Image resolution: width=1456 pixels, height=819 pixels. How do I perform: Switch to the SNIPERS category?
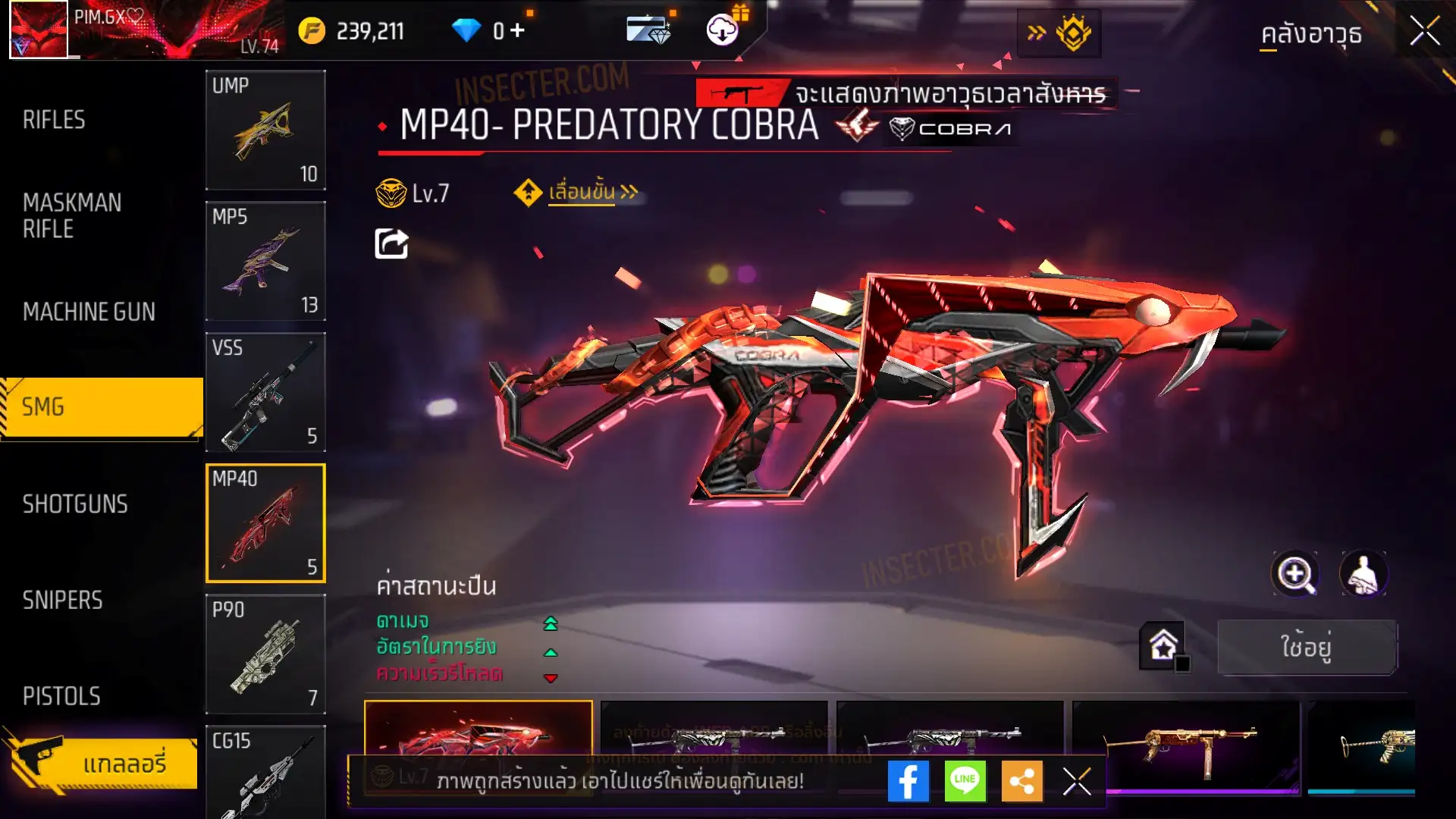click(x=62, y=601)
